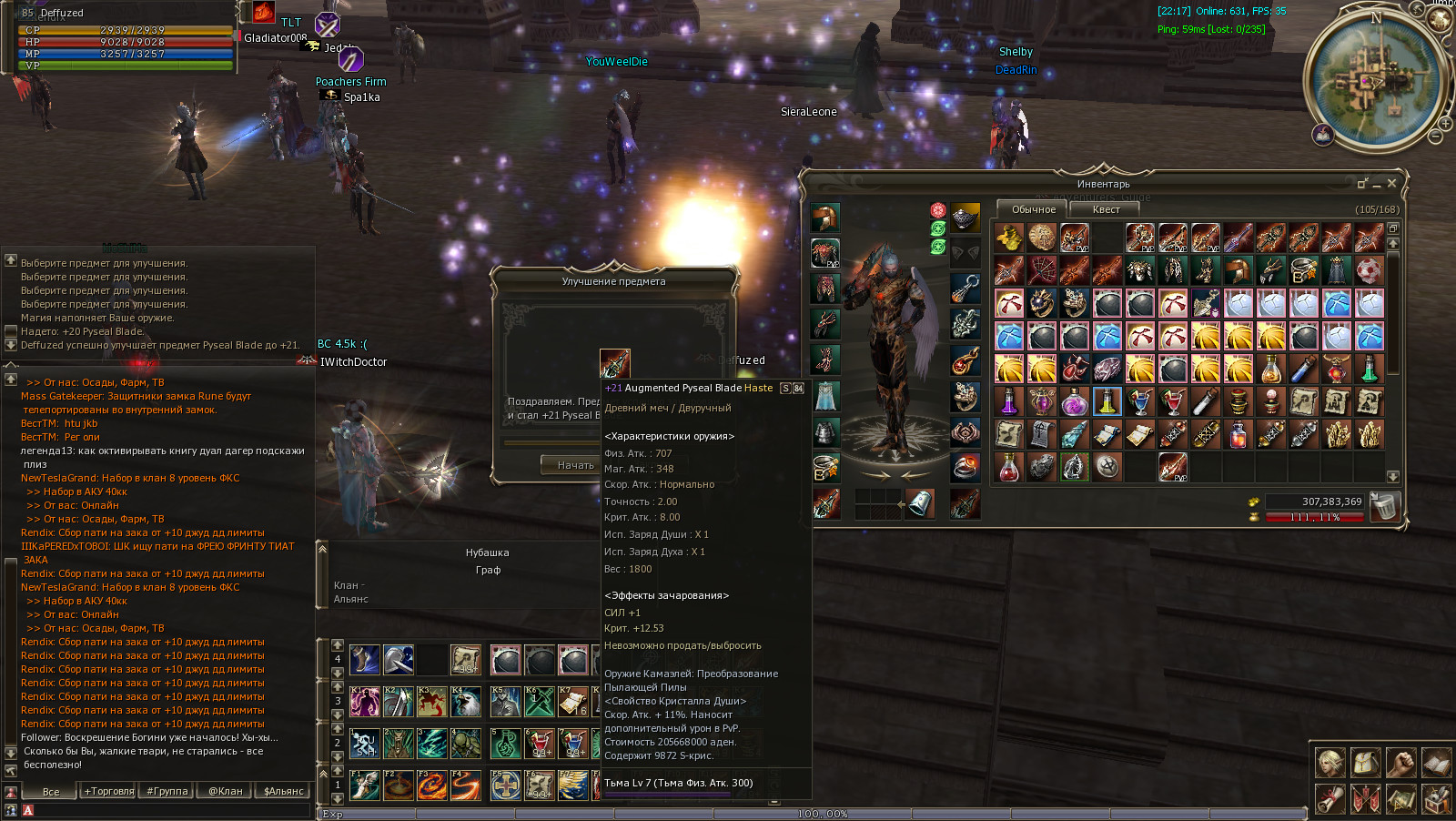
Task: Switch to the Квест inventory tab
Action: [x=1106, y=209]
